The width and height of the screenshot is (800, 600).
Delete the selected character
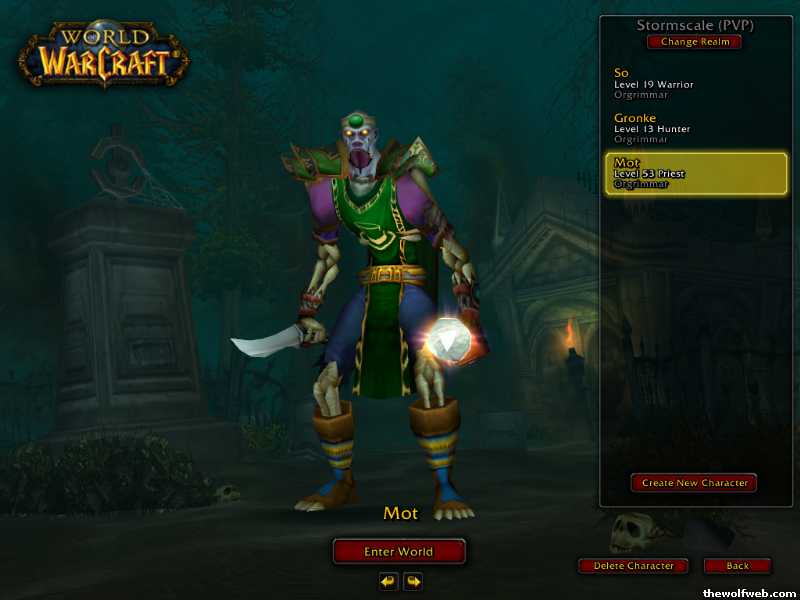(633, 566)
